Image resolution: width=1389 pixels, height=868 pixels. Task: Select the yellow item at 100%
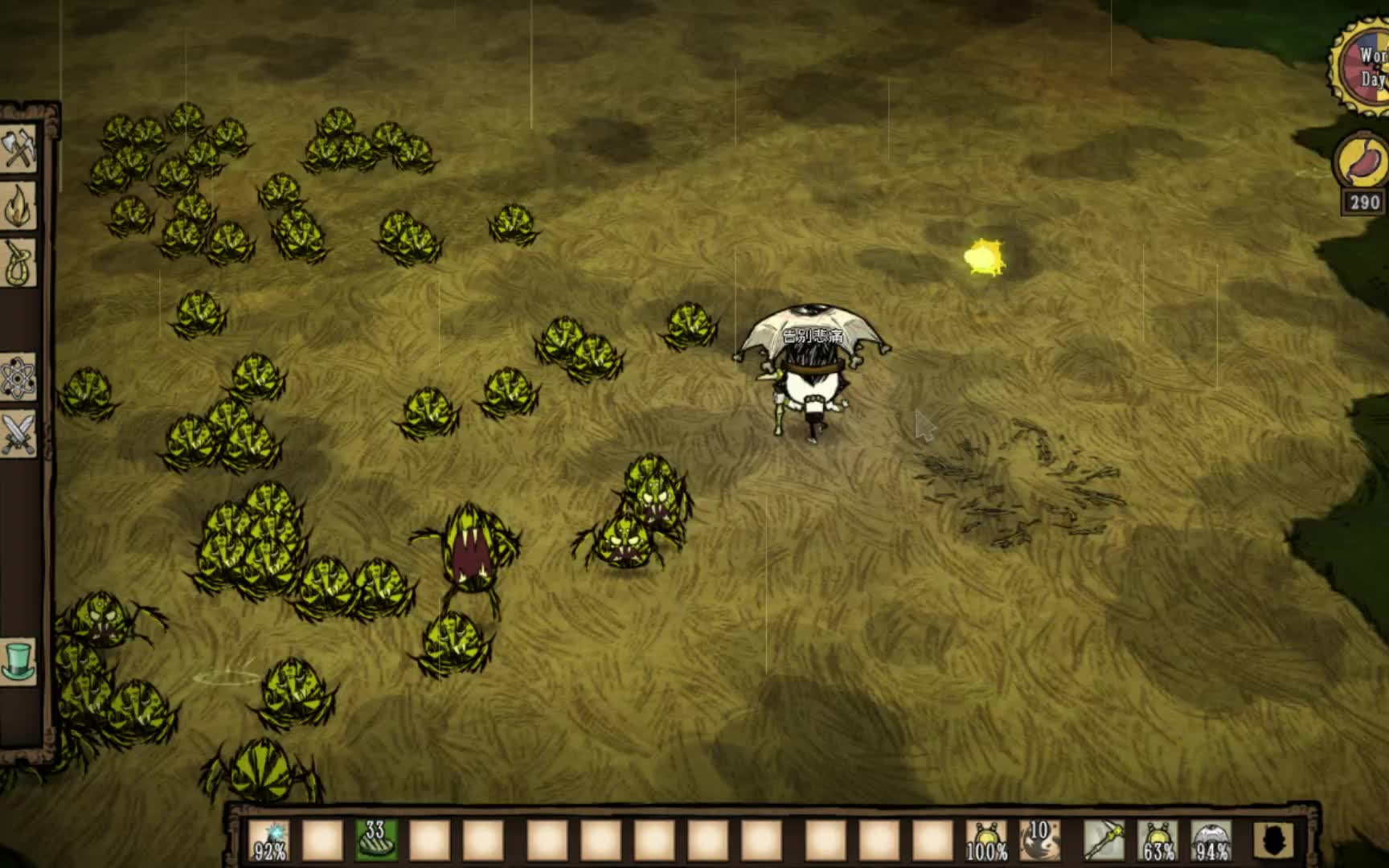click(985, 841)
